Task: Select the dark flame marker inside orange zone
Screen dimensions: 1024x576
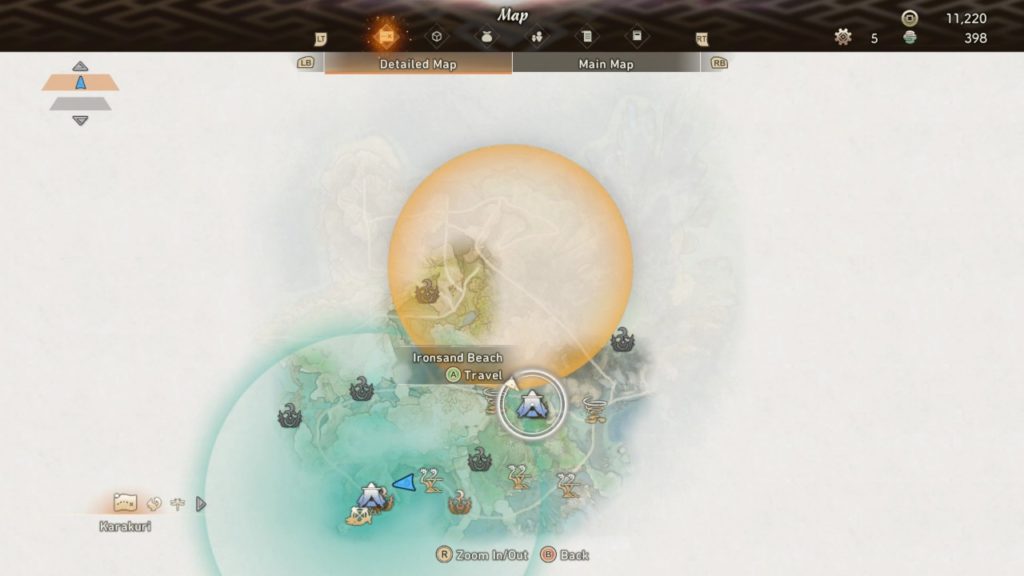Action: point(427,292)
